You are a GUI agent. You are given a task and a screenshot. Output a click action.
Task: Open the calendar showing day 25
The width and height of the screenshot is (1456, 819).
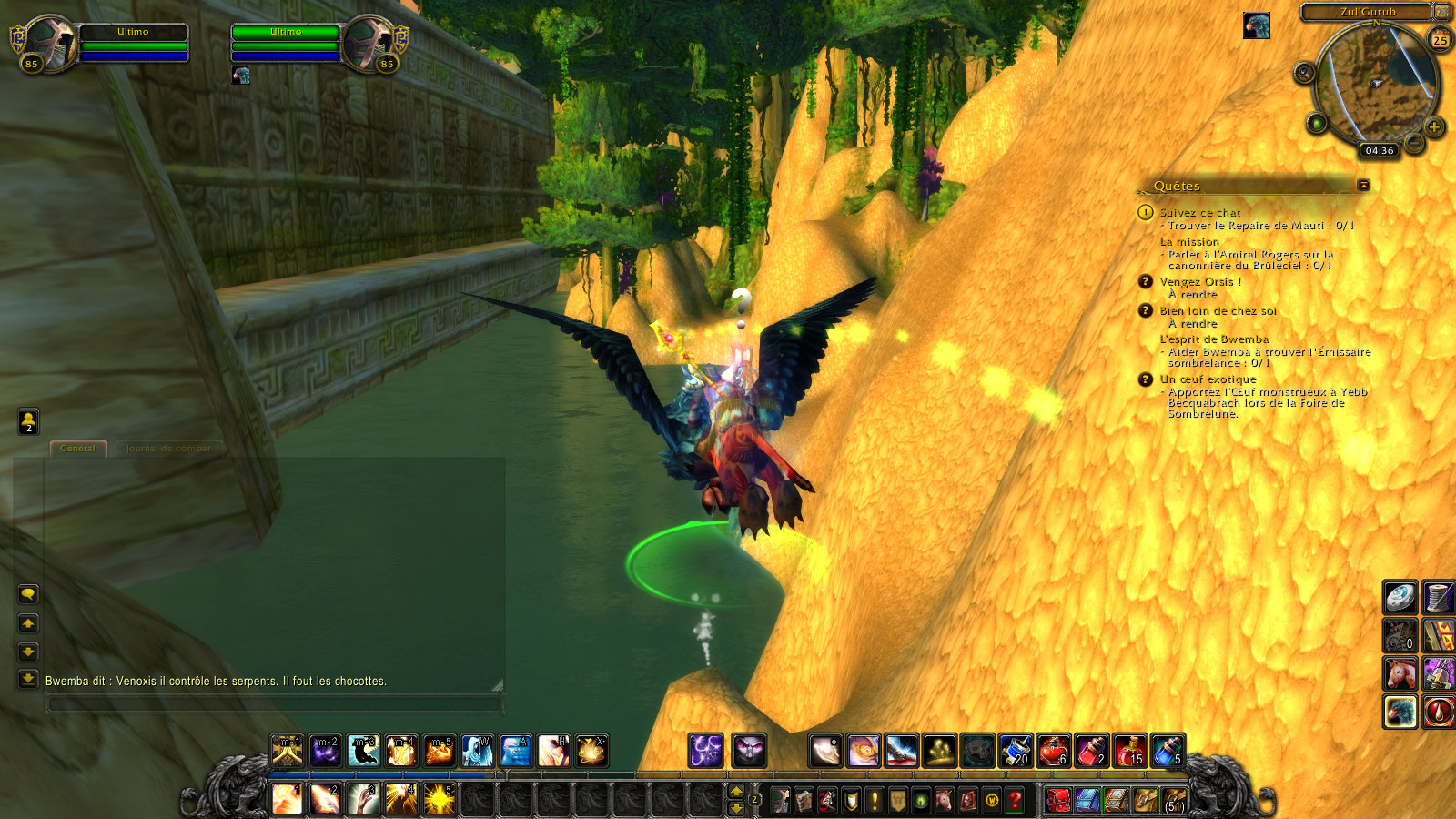click(x=1440, y=40)
